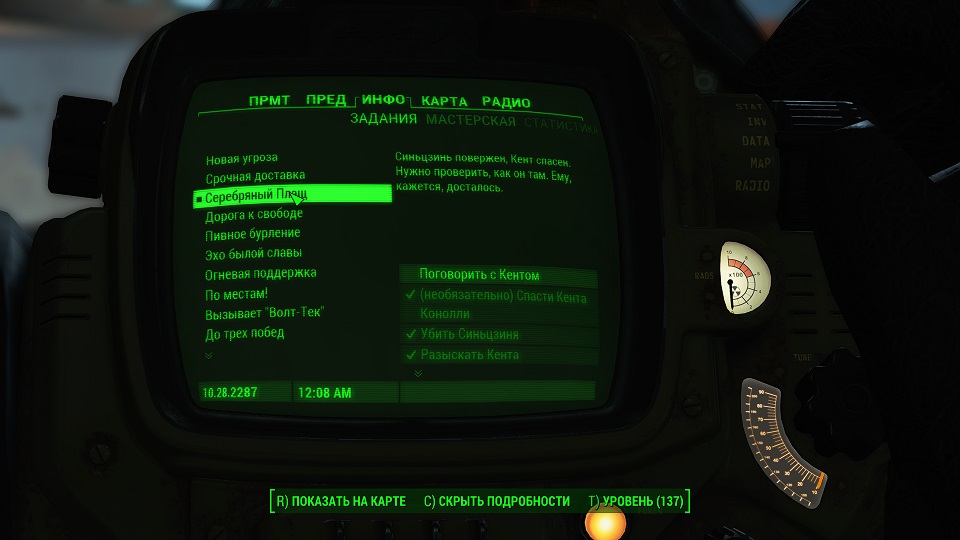Select the По местам! quest
Image resolution: width=960 pixels, height=540 pixels.
pyautogui.click(x=237, y=294)
